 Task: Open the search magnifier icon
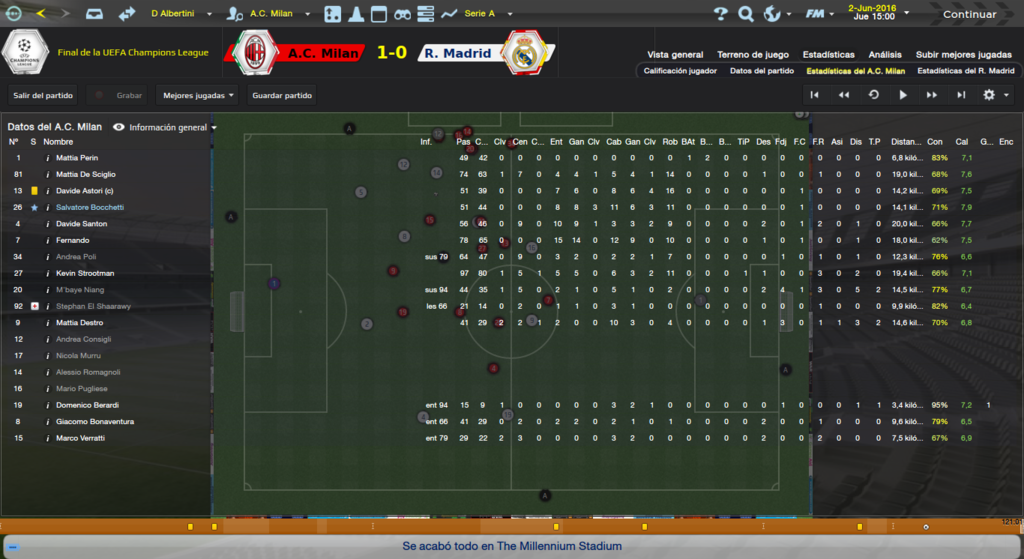746,14
